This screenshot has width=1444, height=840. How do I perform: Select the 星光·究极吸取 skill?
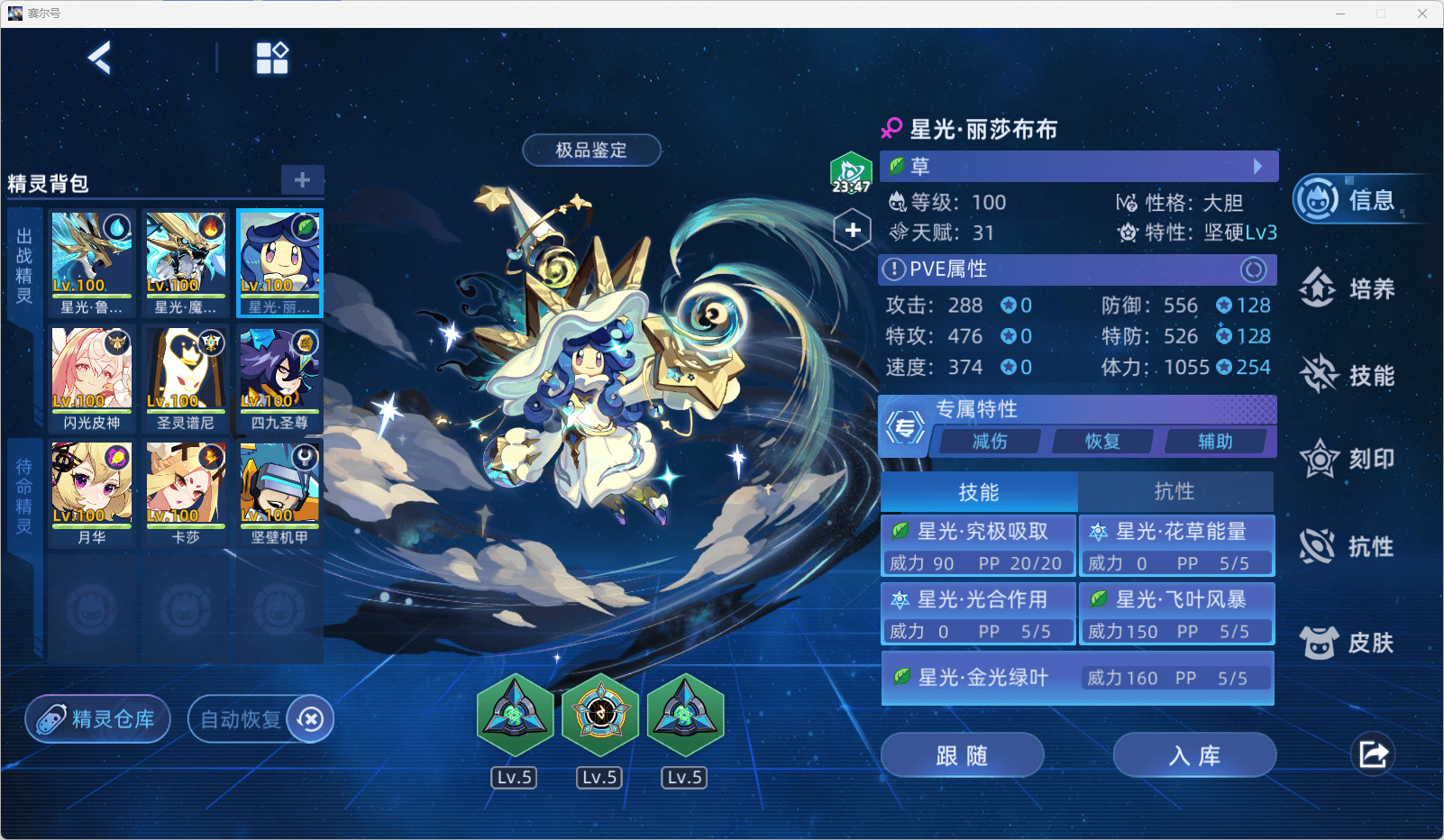pyautogui.click(x=978, y=545)
